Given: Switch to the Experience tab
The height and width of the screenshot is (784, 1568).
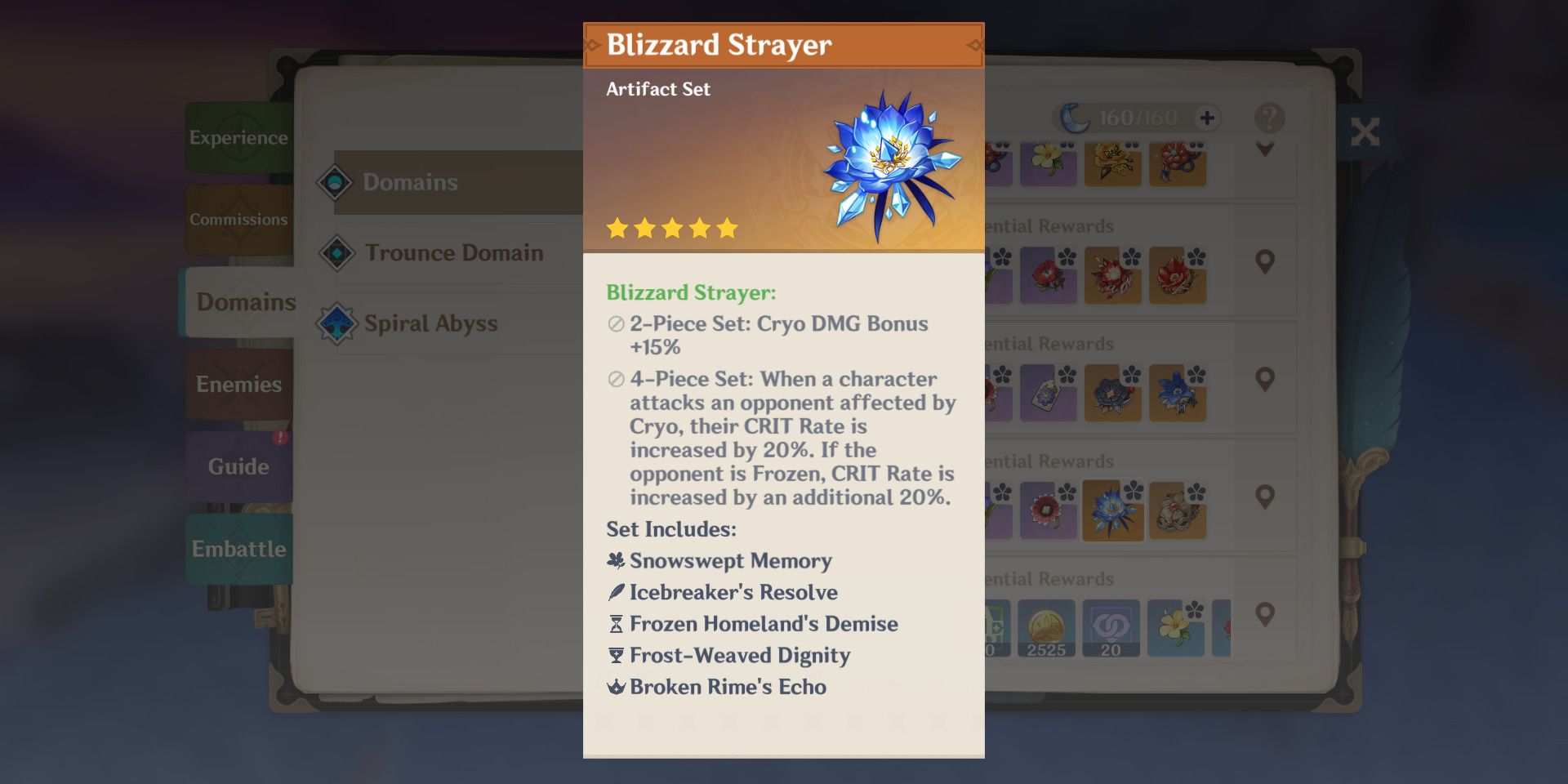Looking at the screenshot, I should [x=238, y=137].
